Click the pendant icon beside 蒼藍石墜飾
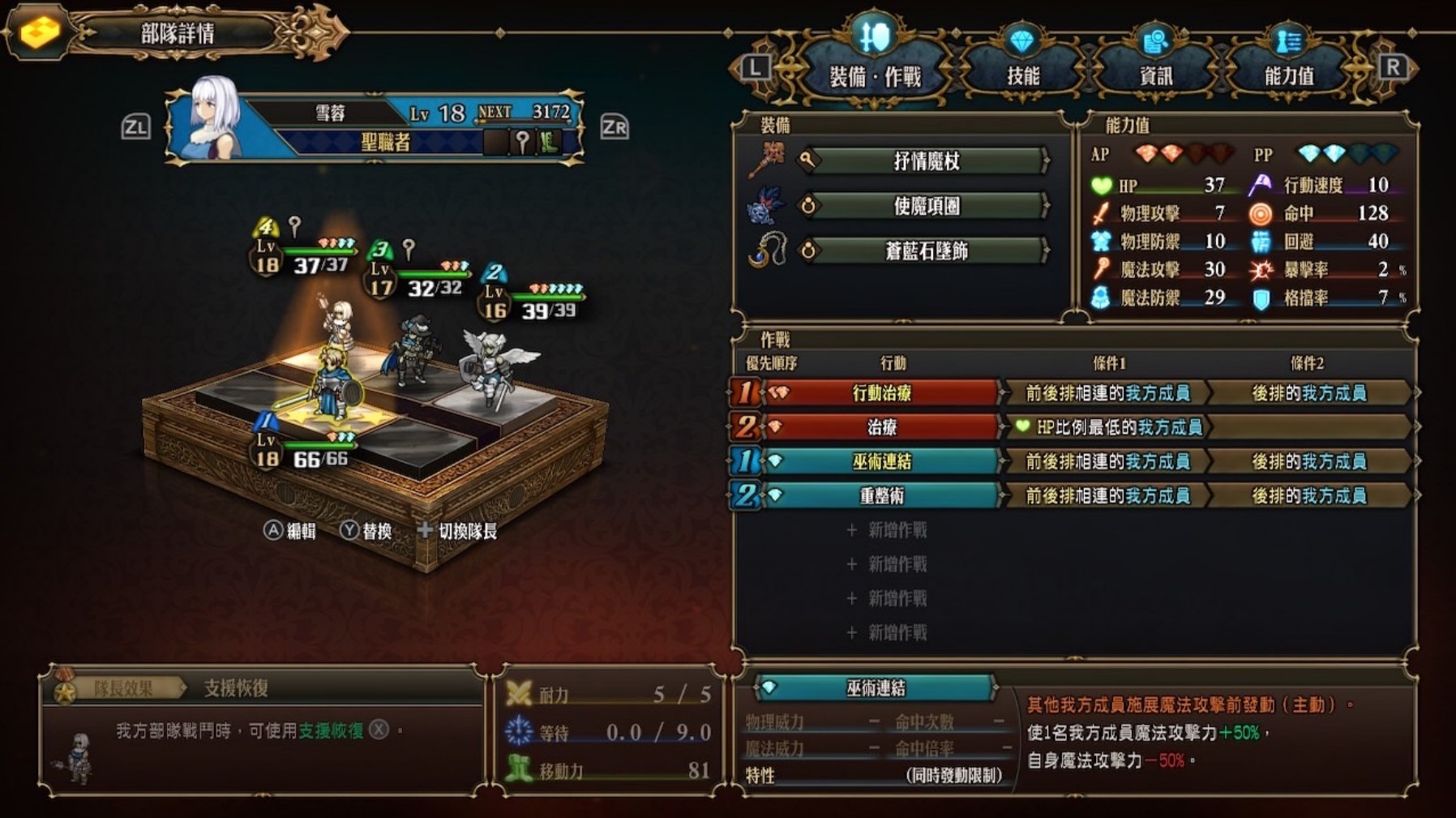This screenshot has height=818, width=1456. 765,251
